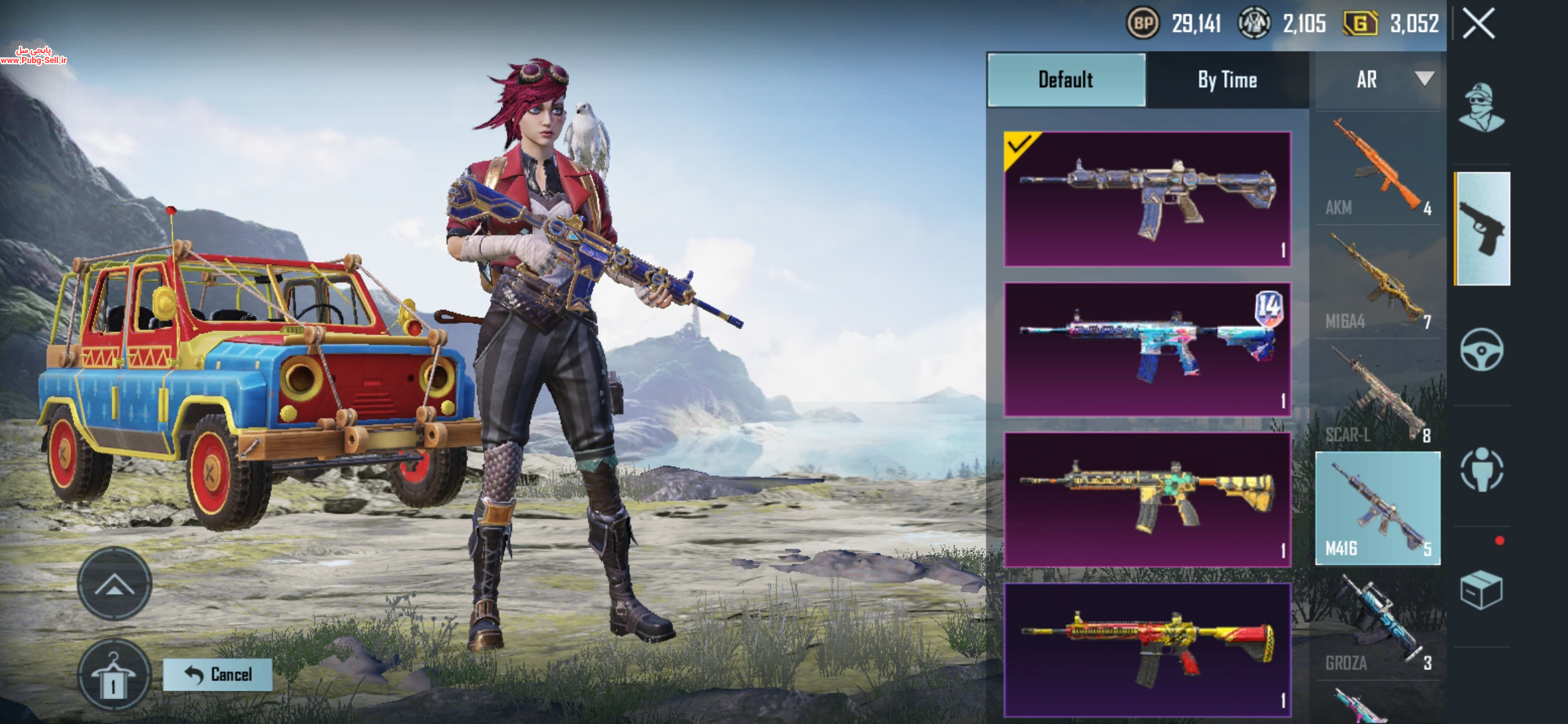Select the equipped blue-gold M416 skin
Image resolution: width=1568 pixels, height=724 pixels.
point(1147,199)
